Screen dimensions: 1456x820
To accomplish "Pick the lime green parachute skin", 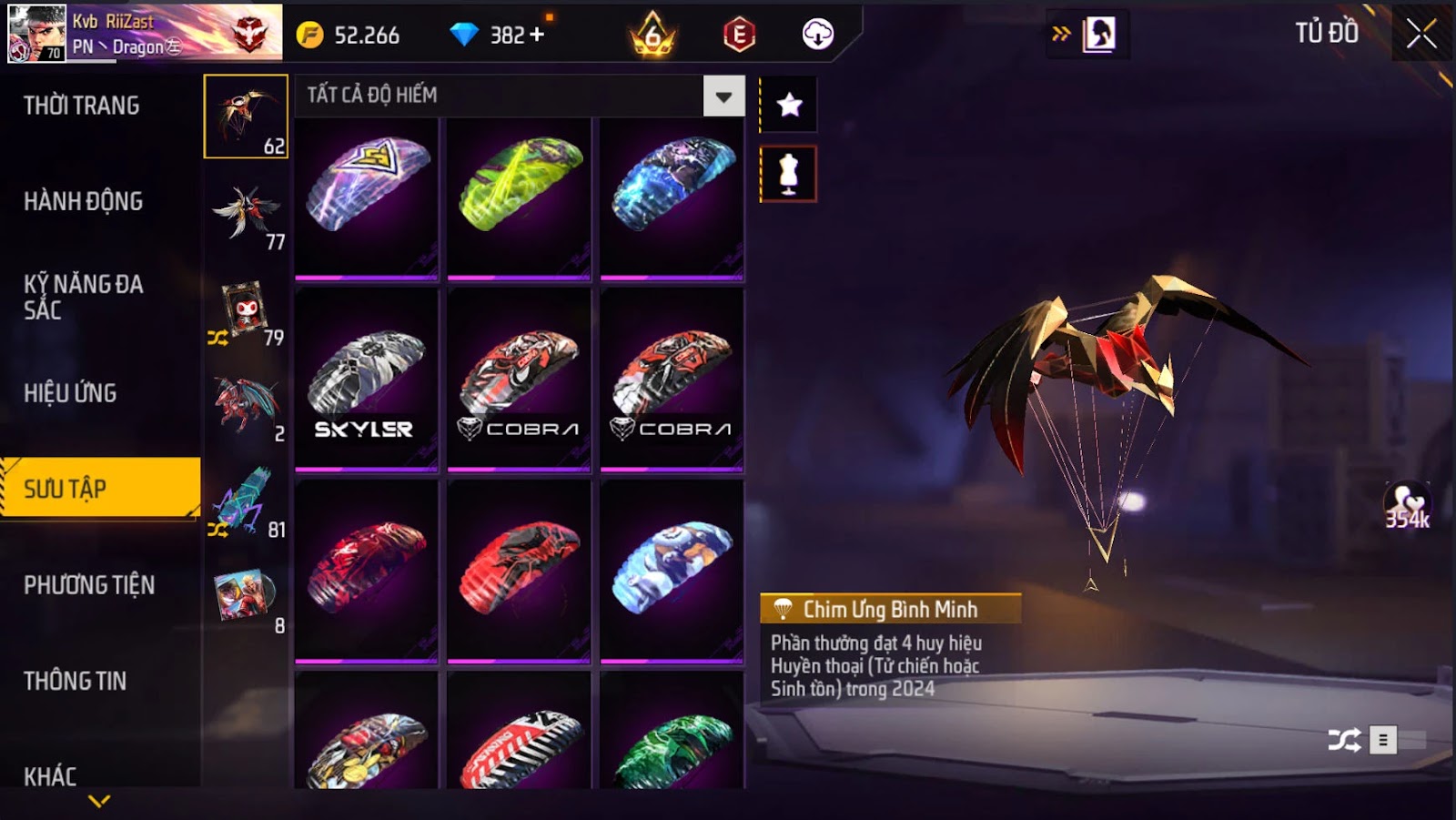I will (519, 197).
